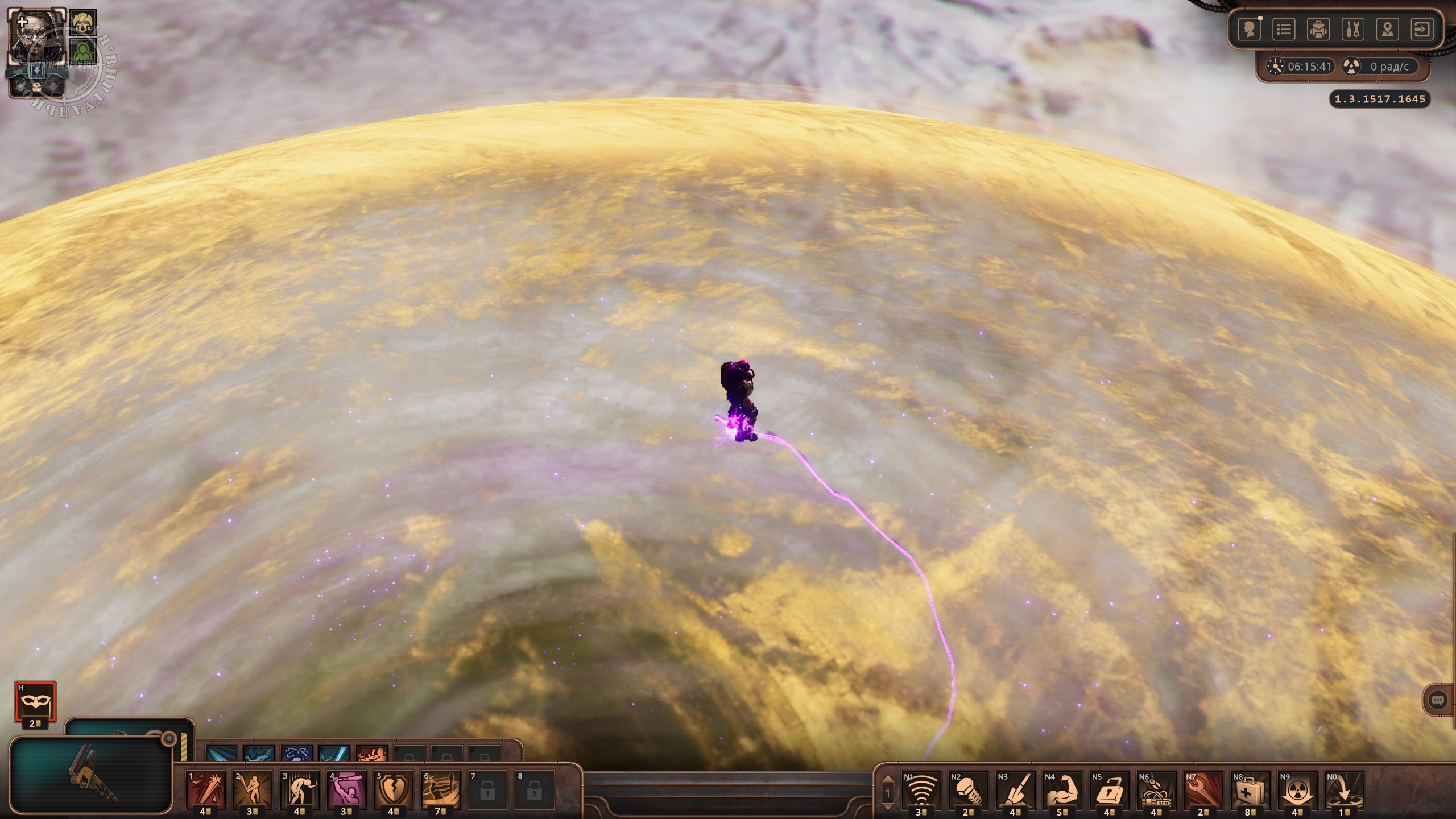Screen dimensions: 1456x819
Task: Activate the spiked club strike ability
Action: pos(206,789)
